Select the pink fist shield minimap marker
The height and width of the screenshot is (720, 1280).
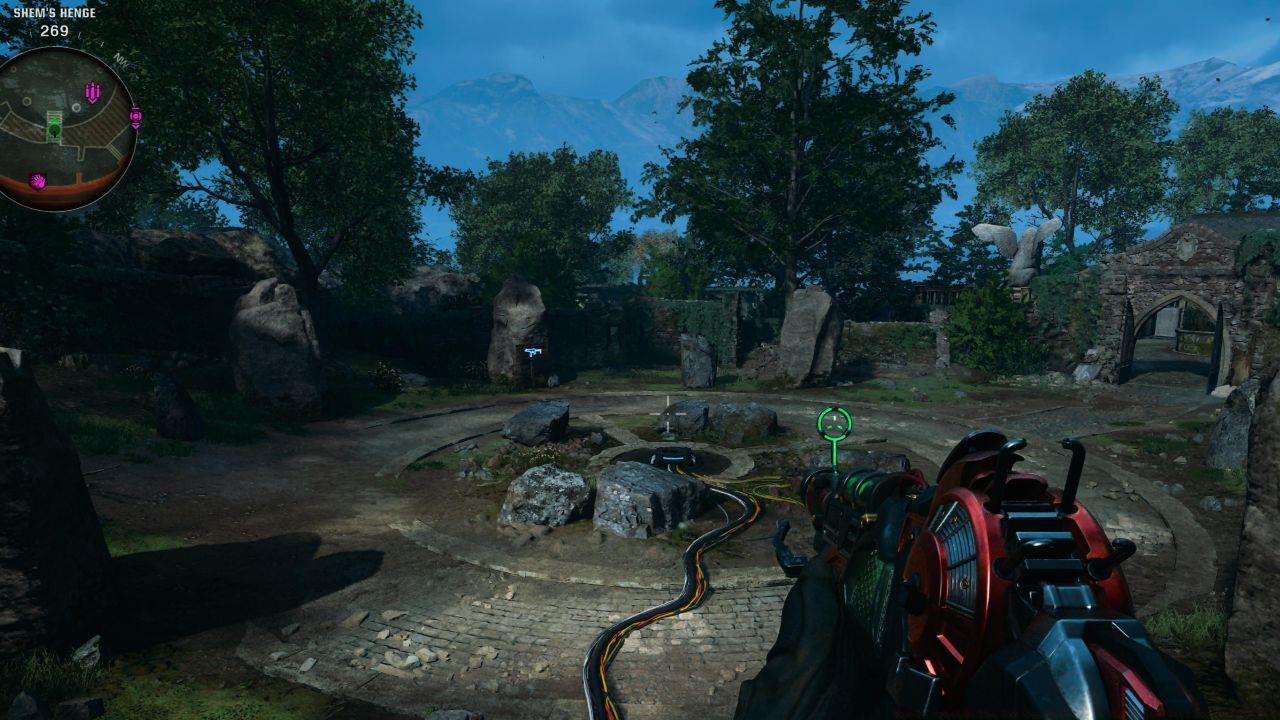click(x=38, y=181)
